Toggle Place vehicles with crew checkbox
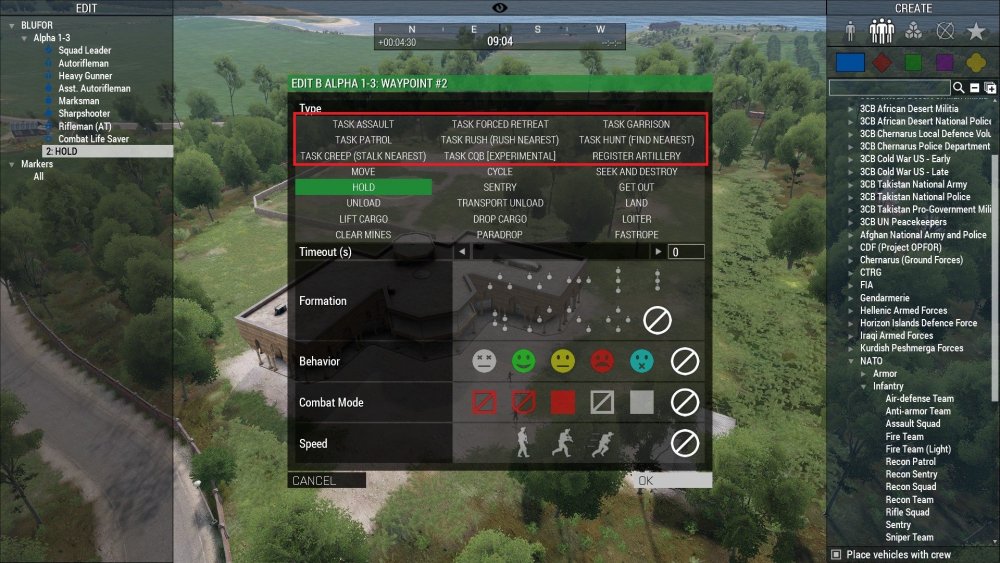 pyautogui.click(x=837, y=555)
